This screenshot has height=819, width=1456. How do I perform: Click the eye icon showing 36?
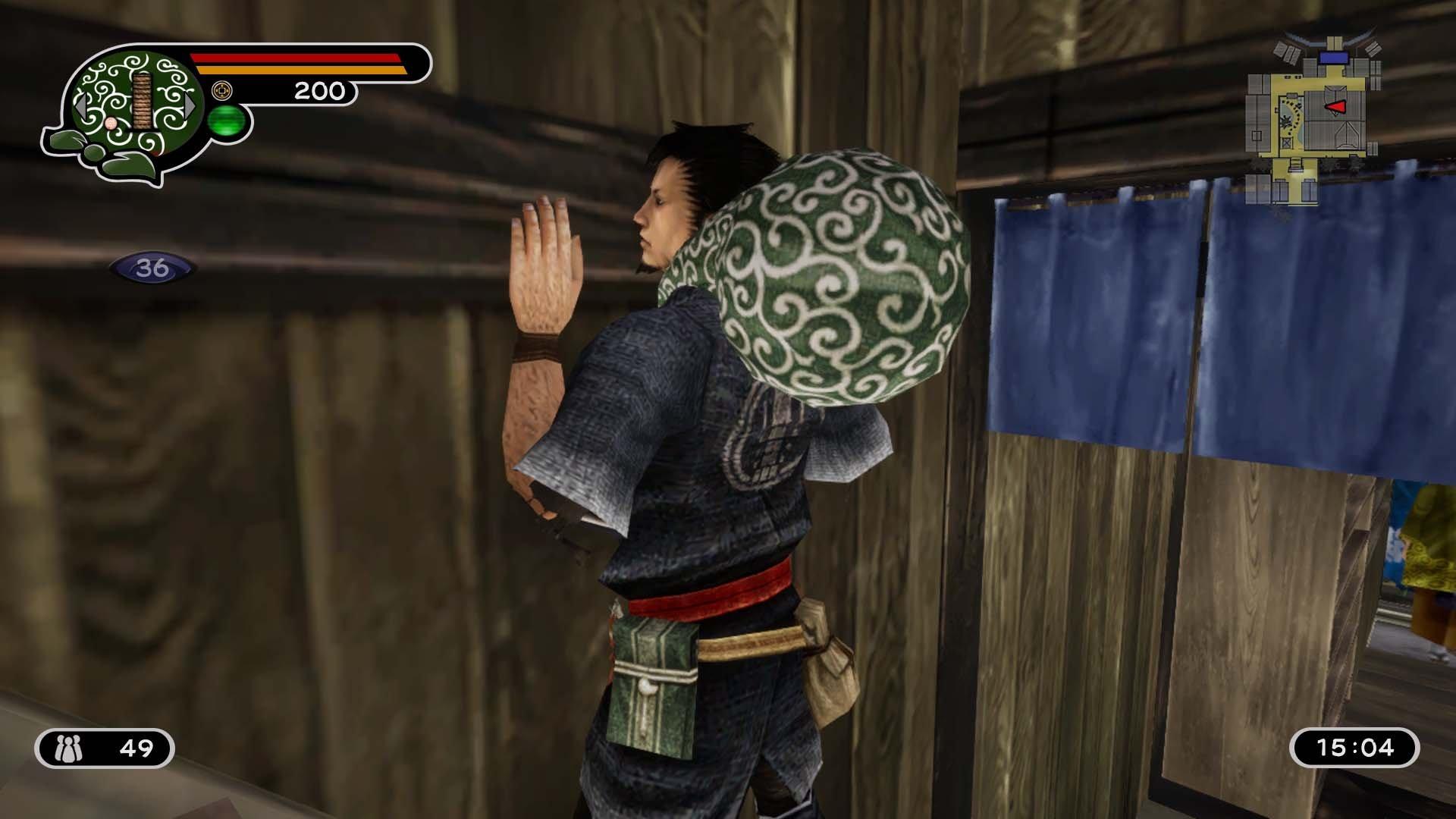(152, 267)
